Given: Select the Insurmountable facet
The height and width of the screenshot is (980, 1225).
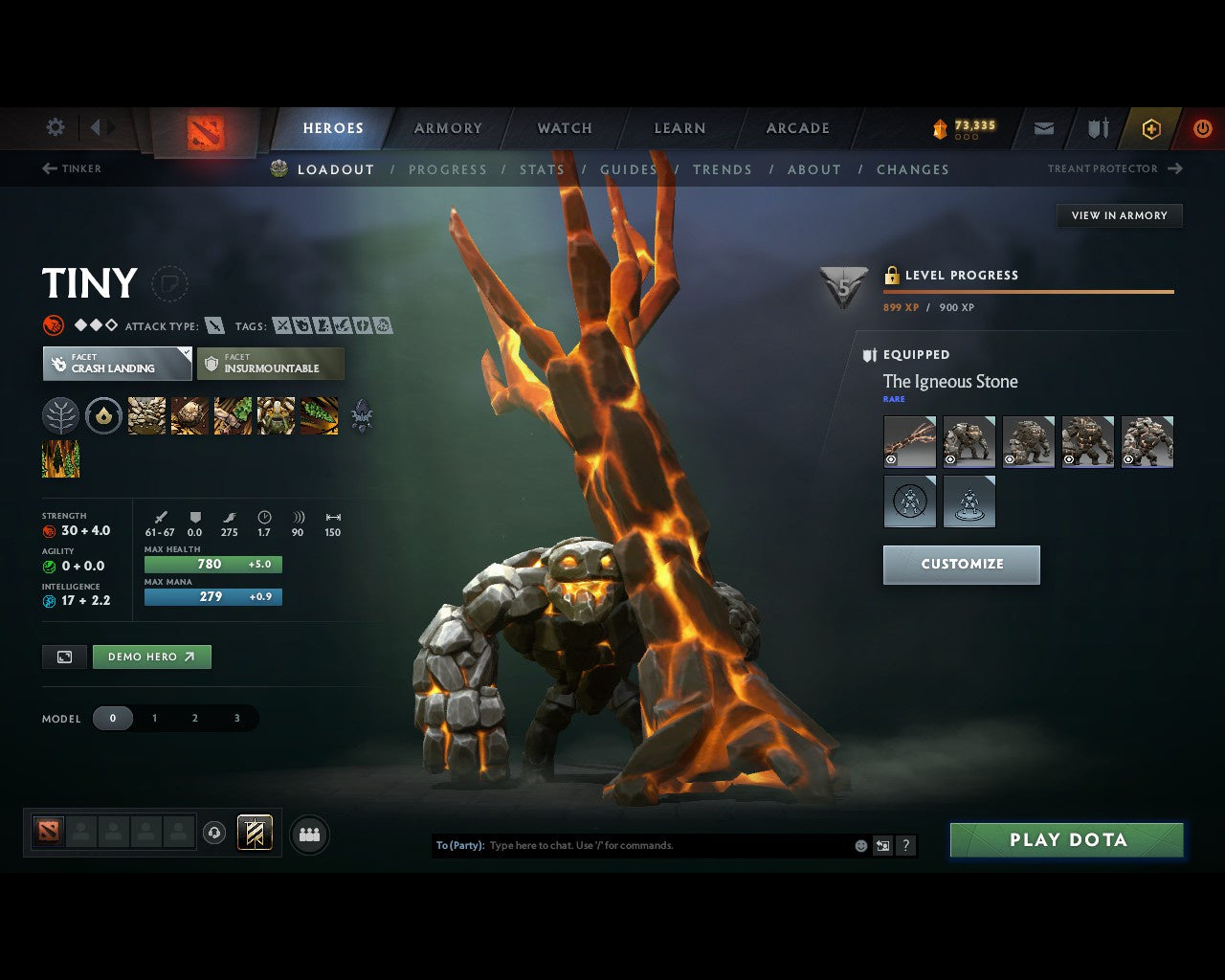Looking at the screenshot, I should (x=270, y=364).
